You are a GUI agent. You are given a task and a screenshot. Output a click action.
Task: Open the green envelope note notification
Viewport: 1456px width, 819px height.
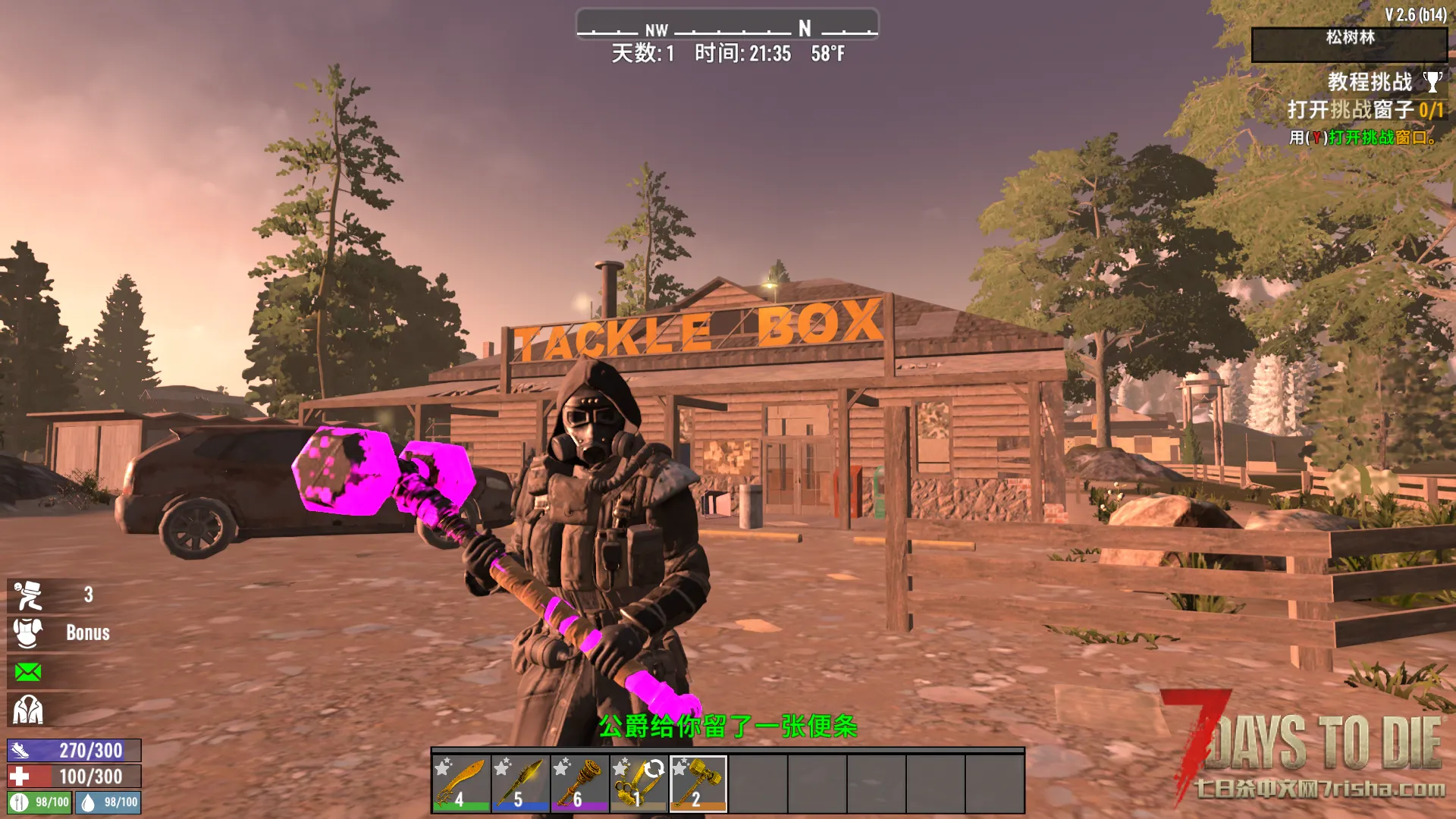click(x=28, y=673)
